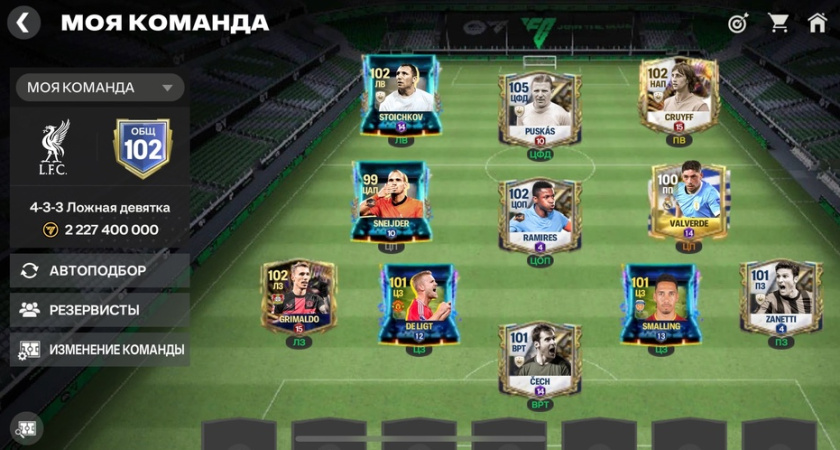The height and width of the screenshot is (450, 840).
Task: Choose the De Ligt player card
Action: coord(419,304)
